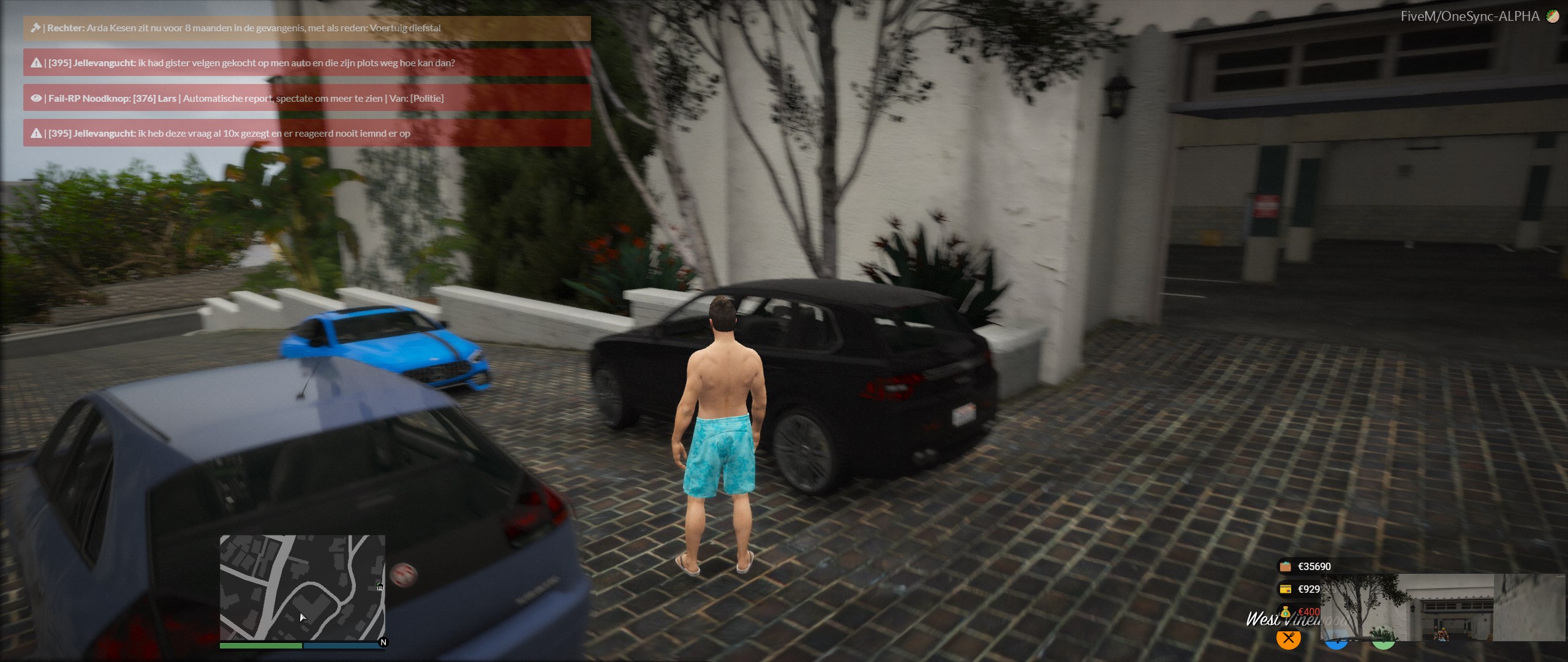1568x662 pixels.
Task: Click the wallet cash icon showing €35690
Action: click(x=1285, y=566)
